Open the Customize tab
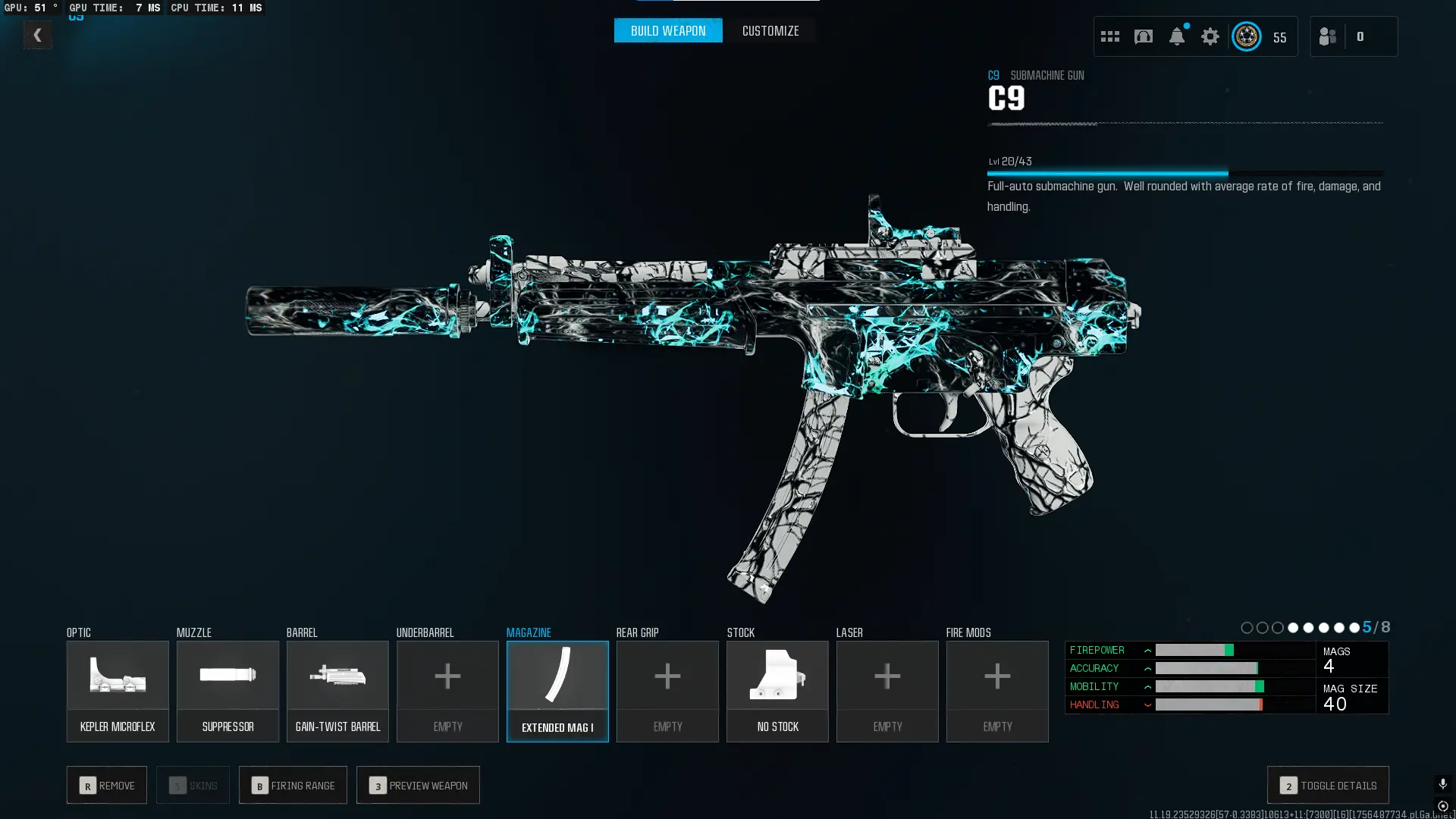Screen dimensions: 1456x819 point(770,31)
